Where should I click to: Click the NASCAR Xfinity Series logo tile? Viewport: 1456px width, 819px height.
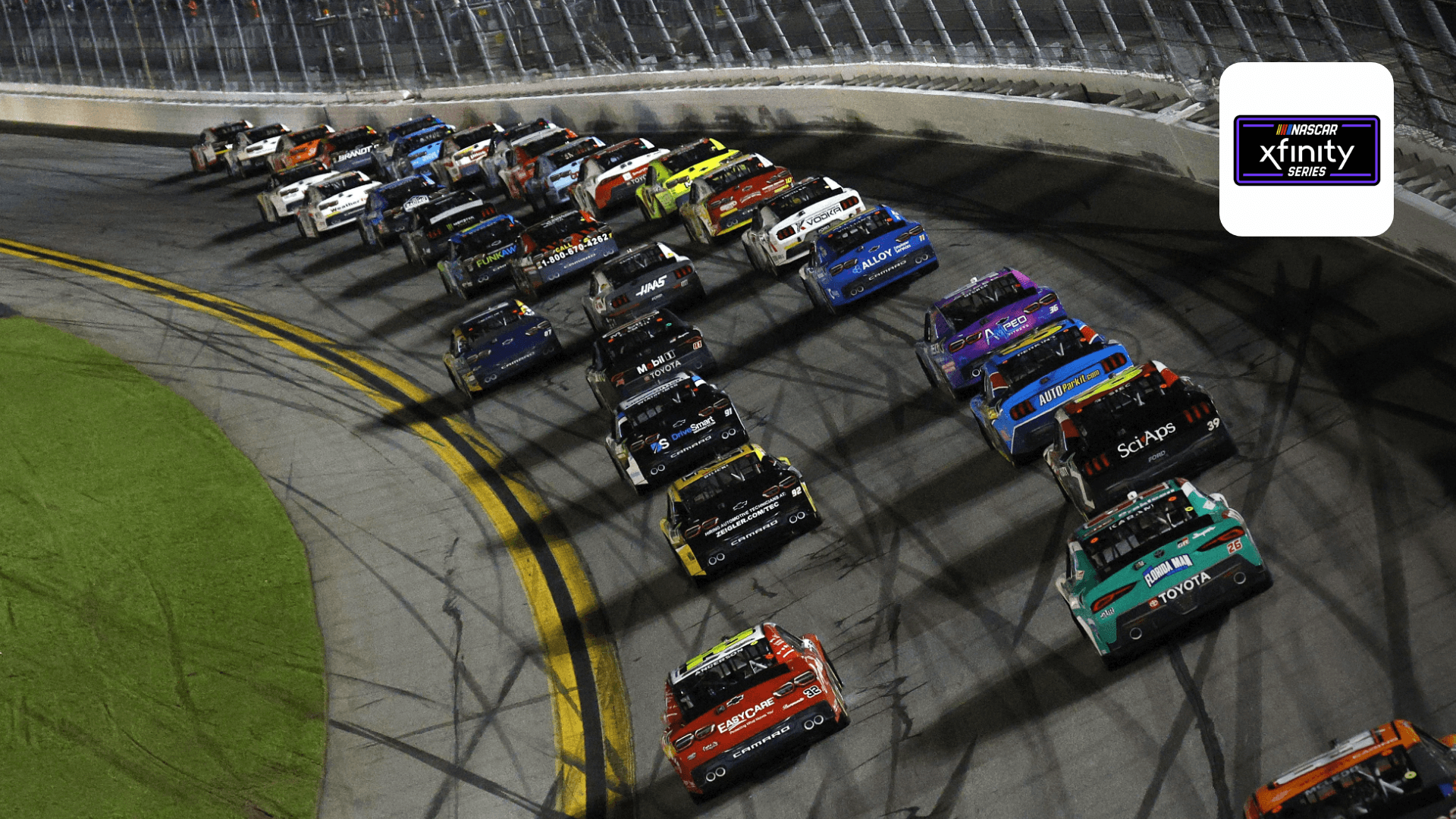1306,149
